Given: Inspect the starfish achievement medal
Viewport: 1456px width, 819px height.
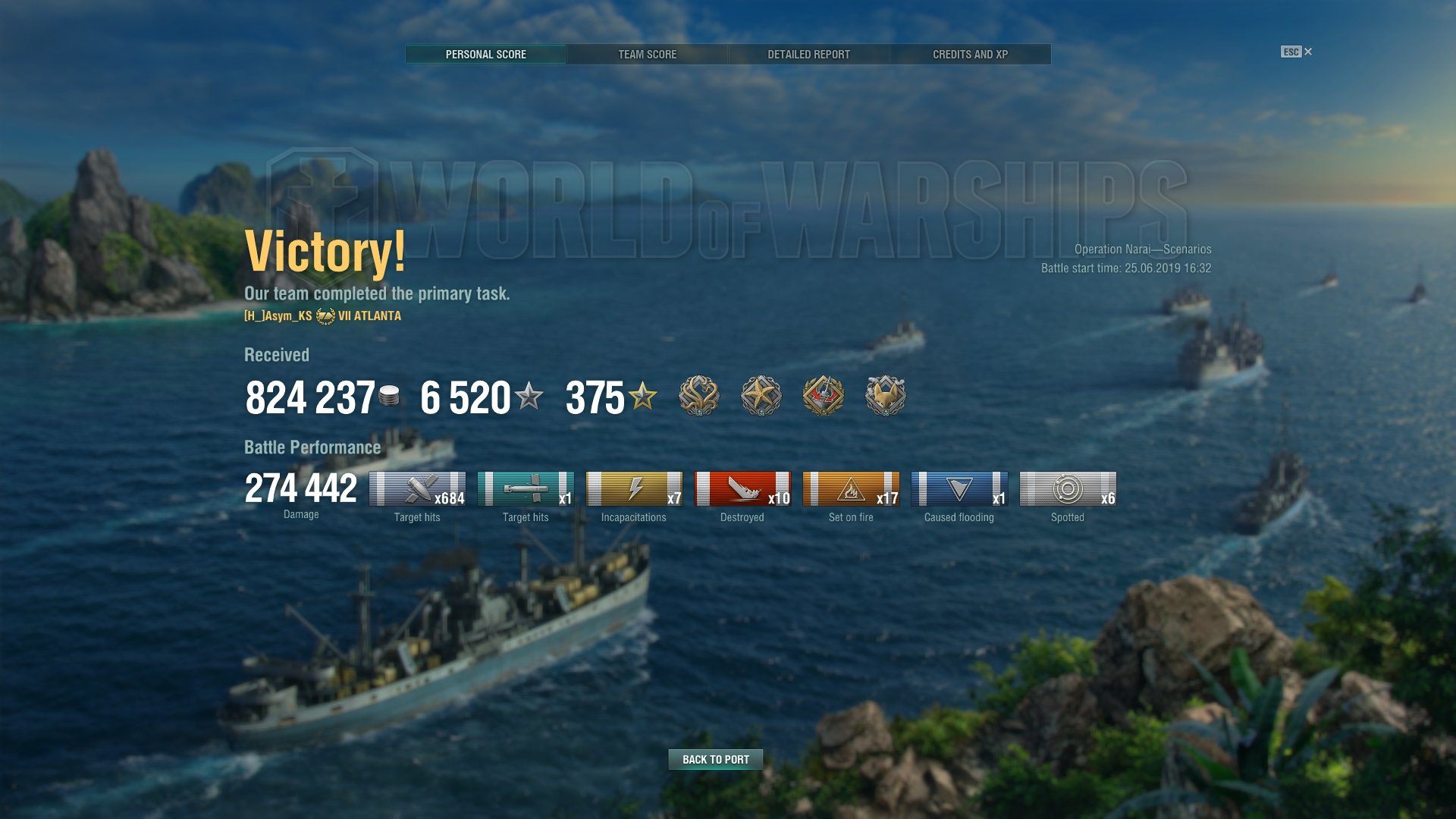Looking at the screenshot, I should click(x=761, y=396).
